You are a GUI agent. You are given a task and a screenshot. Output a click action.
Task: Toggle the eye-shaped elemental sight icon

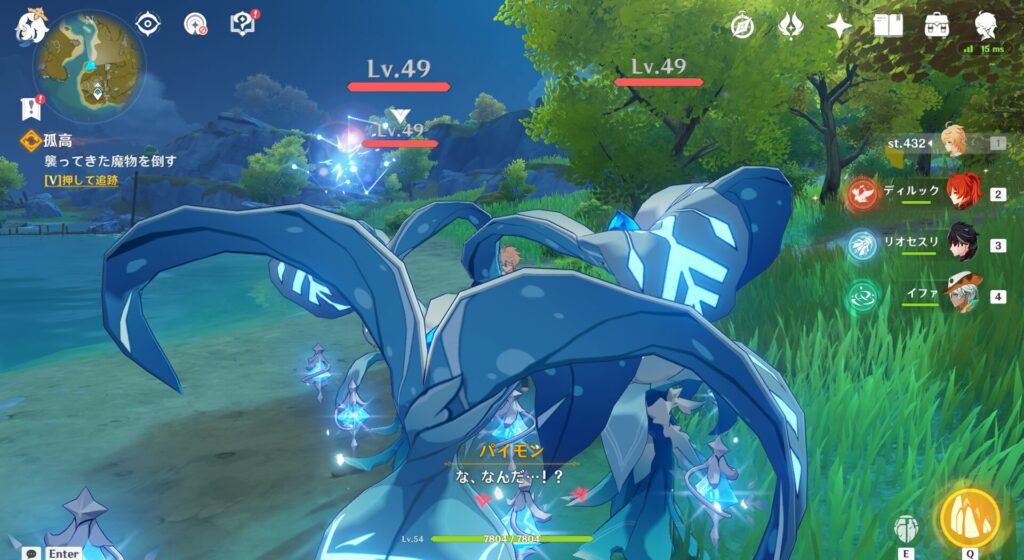point(148,23)
